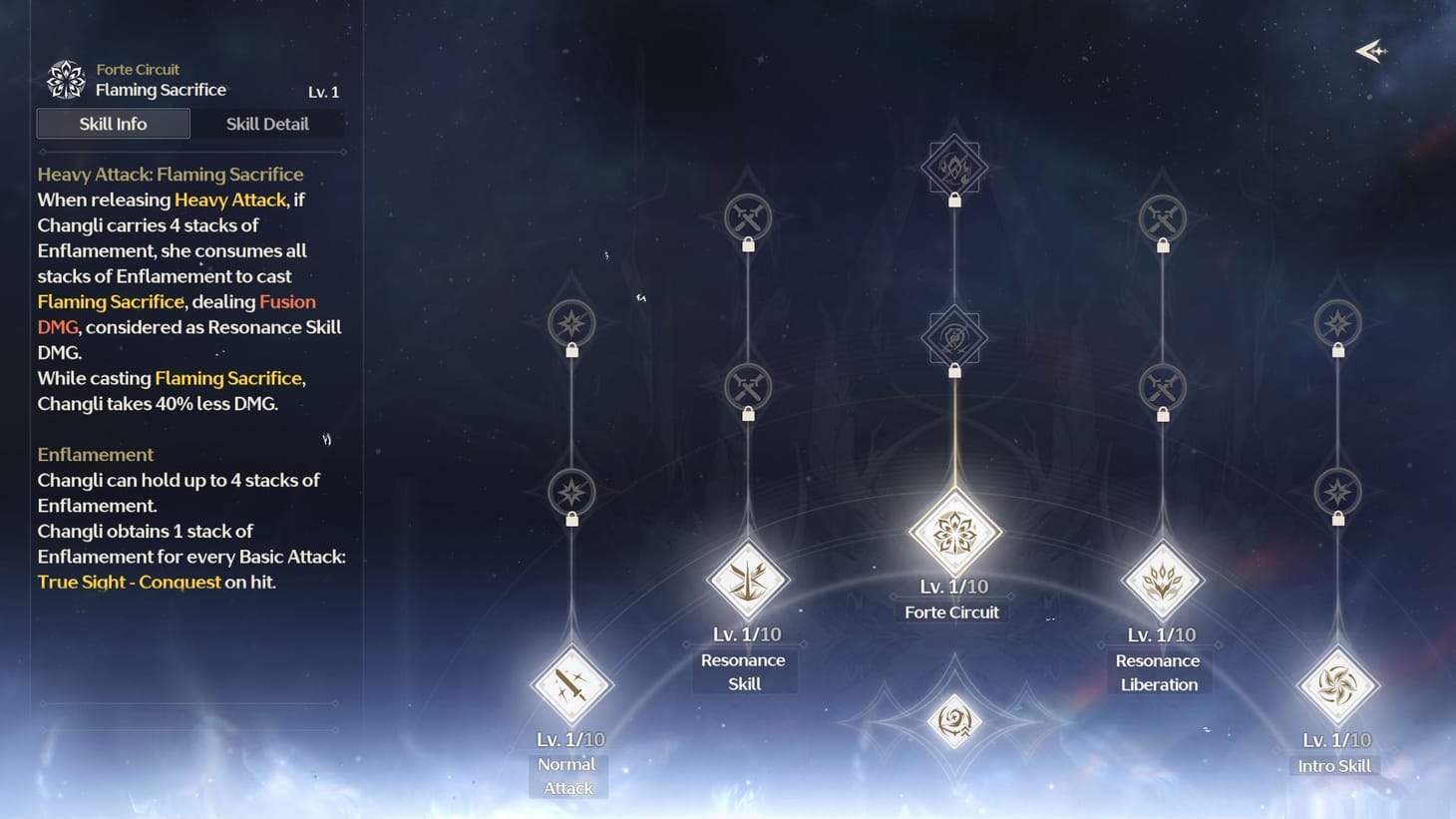This screenshot has width=1456, height=819.
Task: Click the Lv. 1 label in the header
Action: pos(322,92)
